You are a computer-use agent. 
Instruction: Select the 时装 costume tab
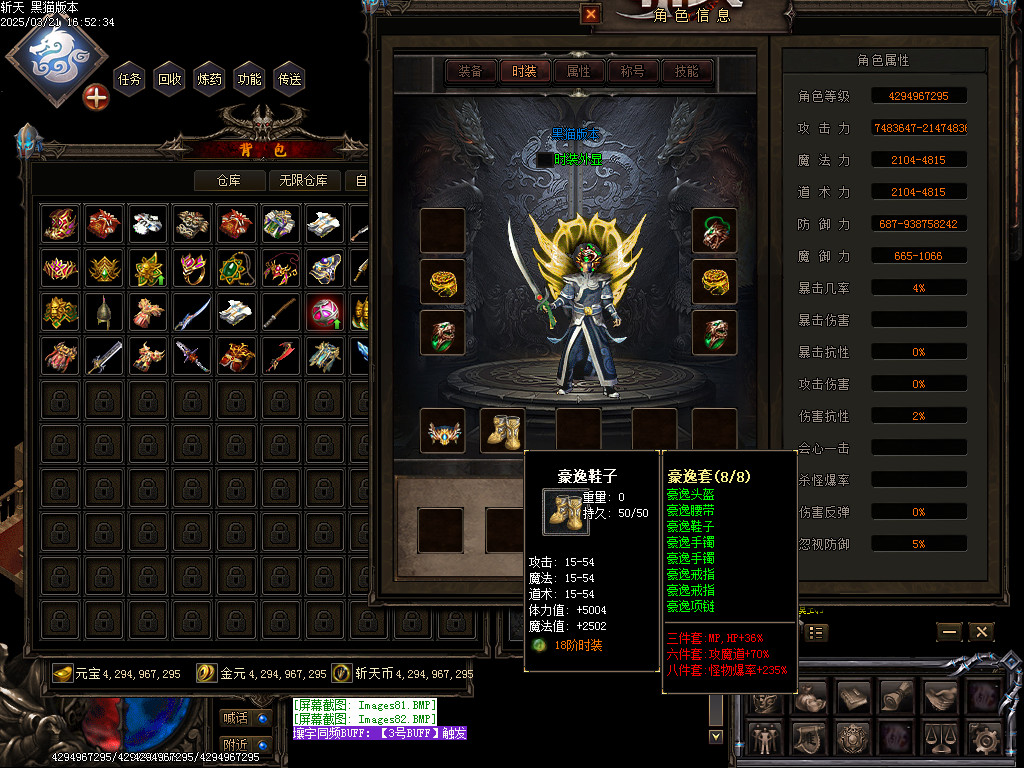[x=524, y=71]
